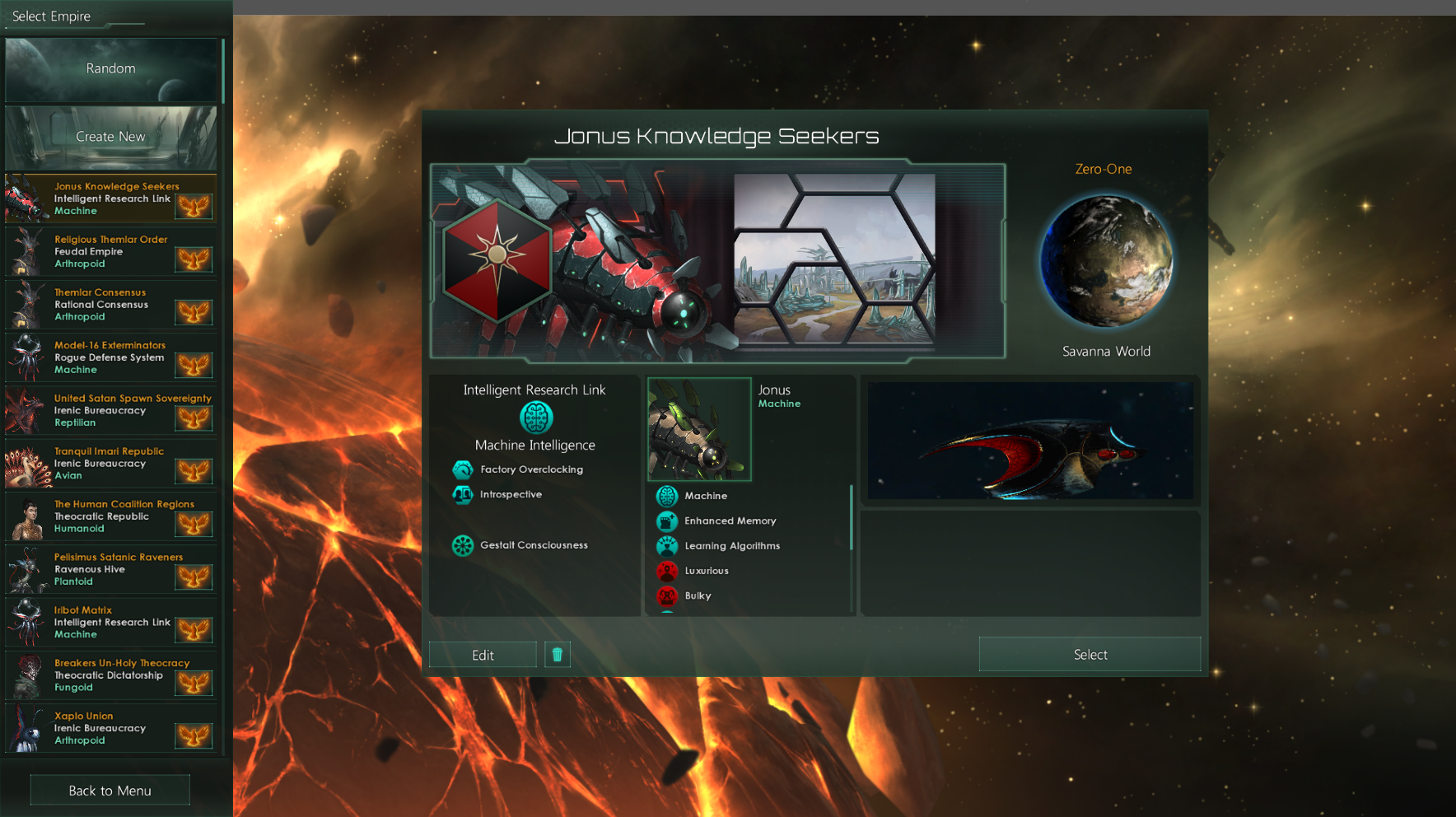Click the ship design preview image

pos(1029,441)
